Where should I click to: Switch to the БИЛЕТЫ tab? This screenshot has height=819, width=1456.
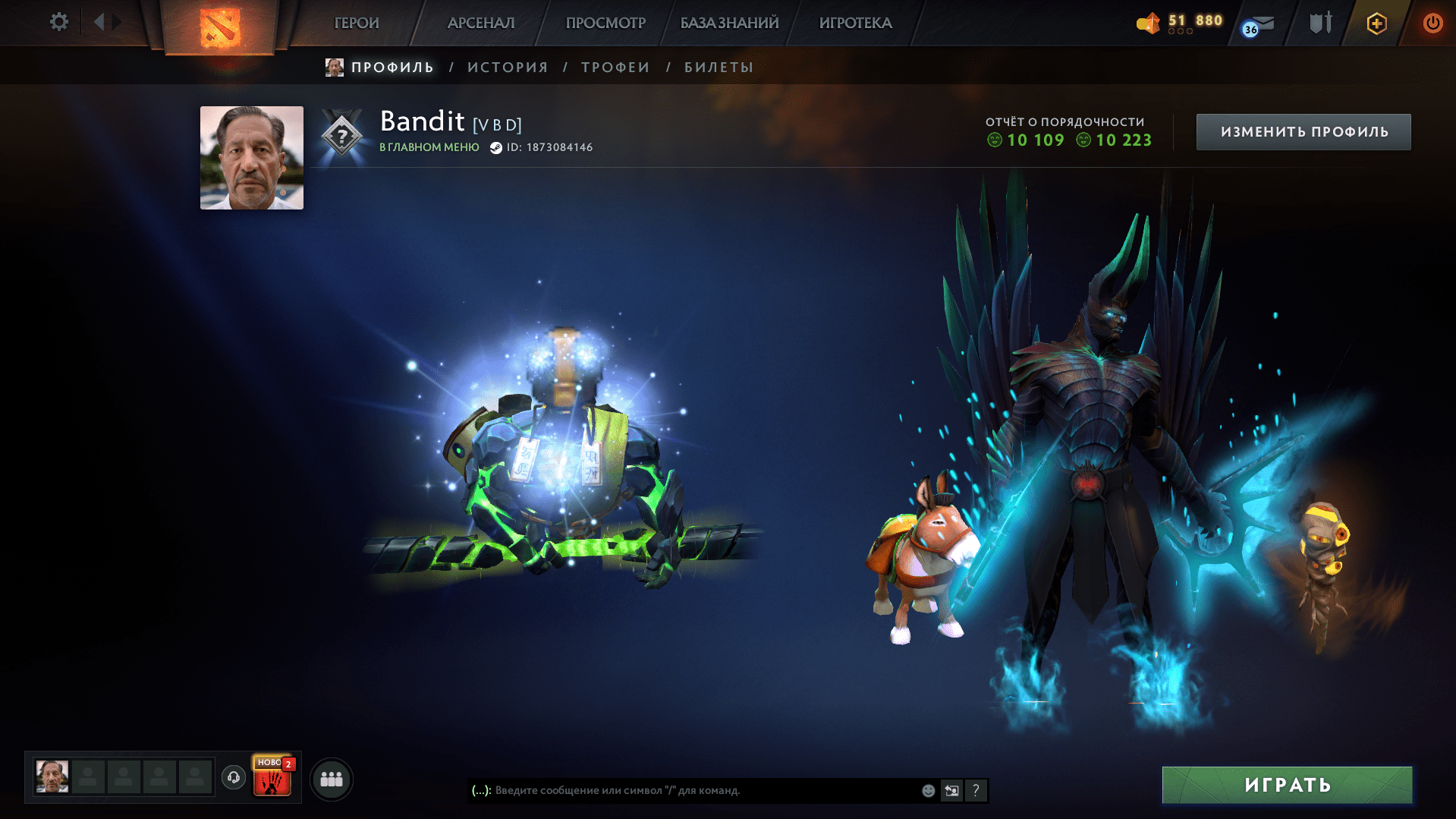[x=715, y=67]
